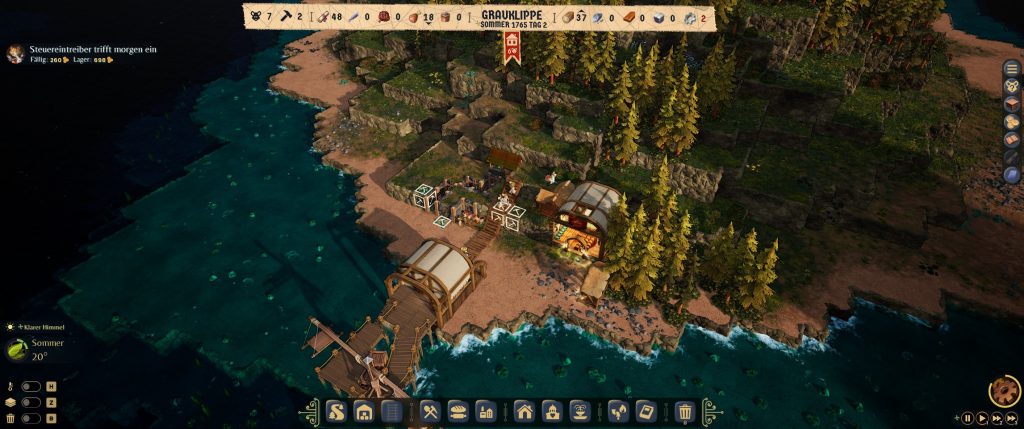Select the fountain decoration category
Screen dimensions: 1024x429
(578, 411)
